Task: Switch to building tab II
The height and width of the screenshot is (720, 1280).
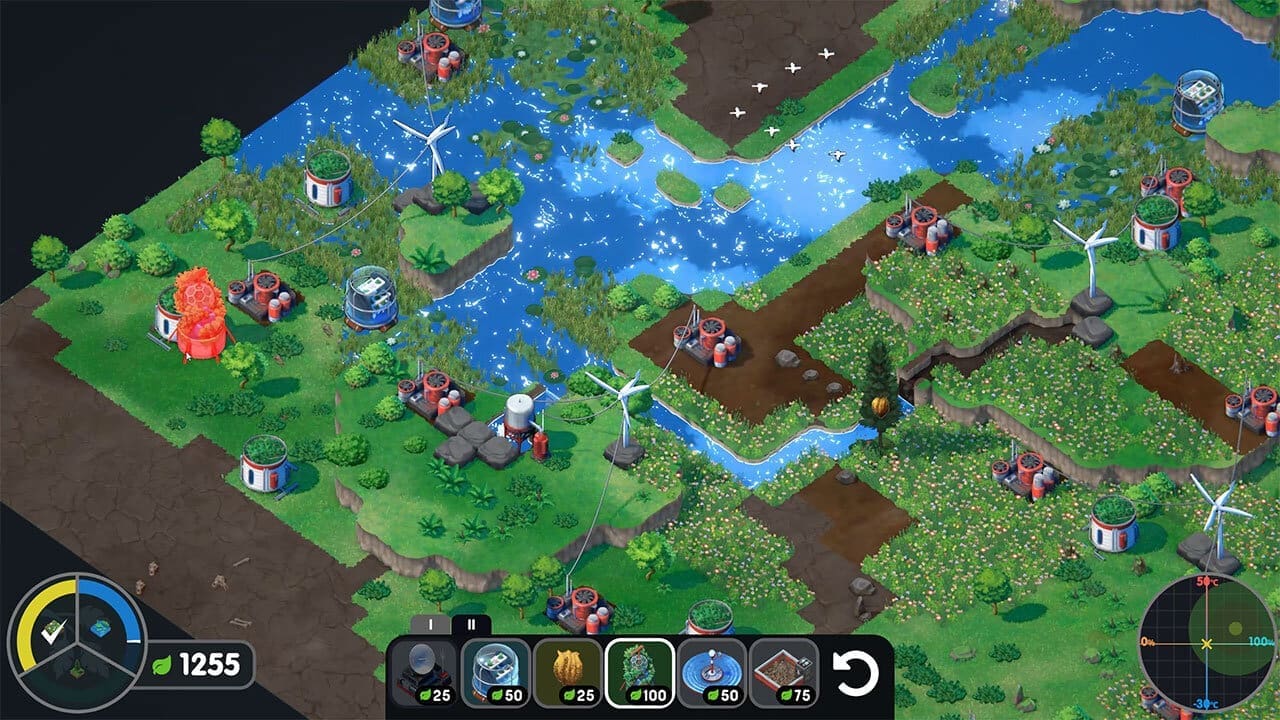Action: pyautogui.click(x=469, y=625)
